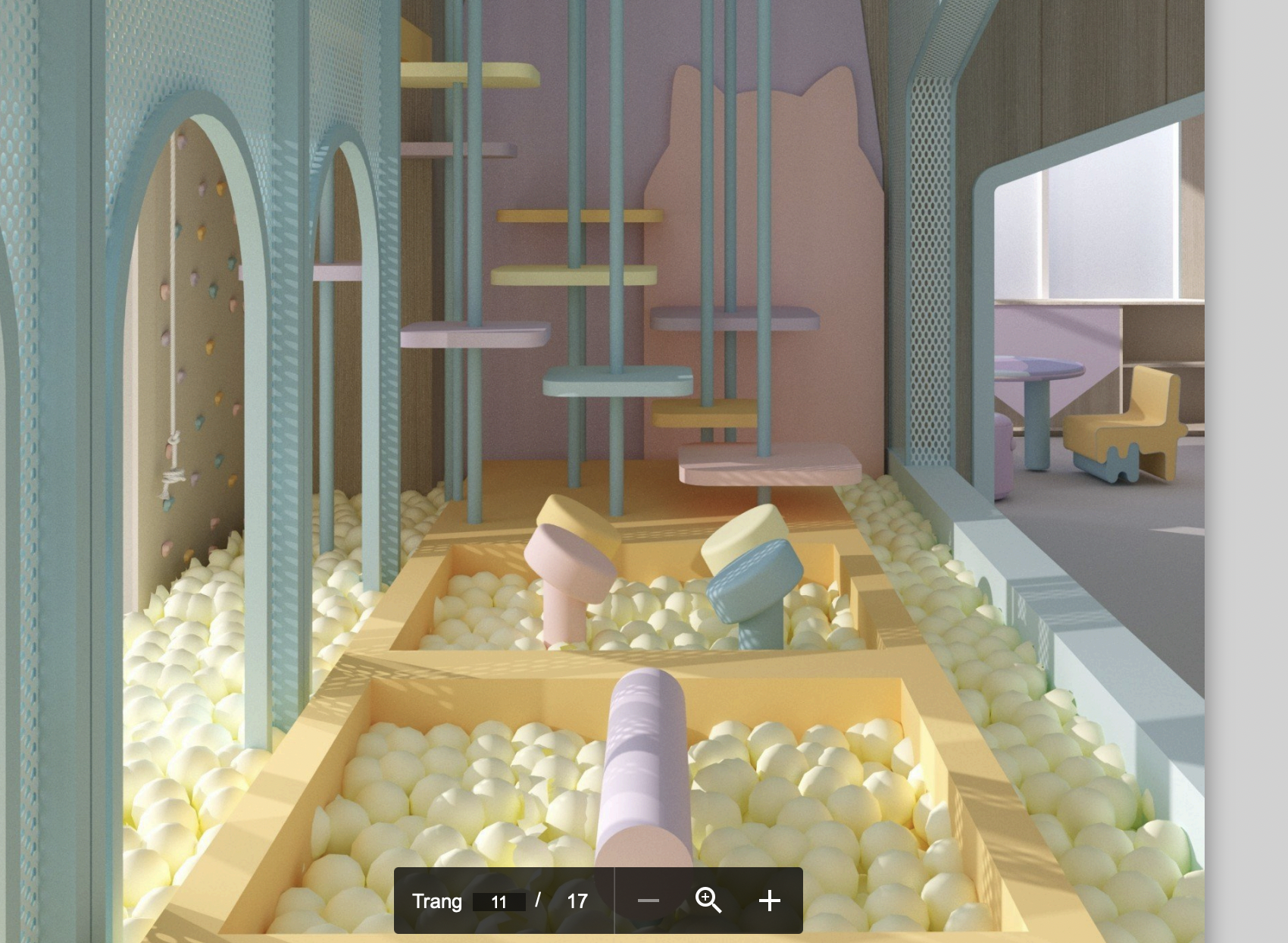Zoom in with the plus button

769,901
